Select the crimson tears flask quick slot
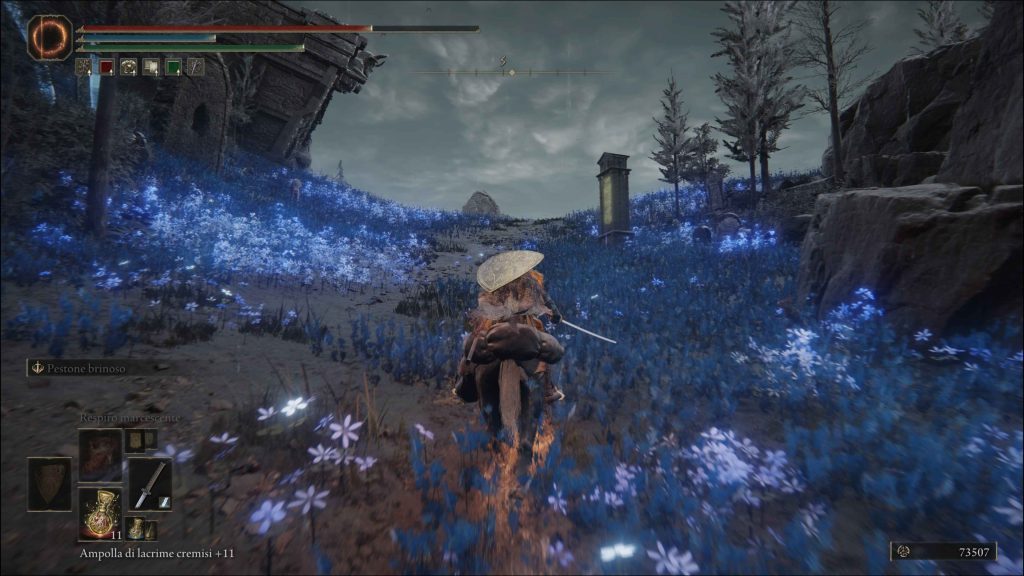The height and width of the screenshot is (576, 1024). pyautogui.click(x=100, y=512)
